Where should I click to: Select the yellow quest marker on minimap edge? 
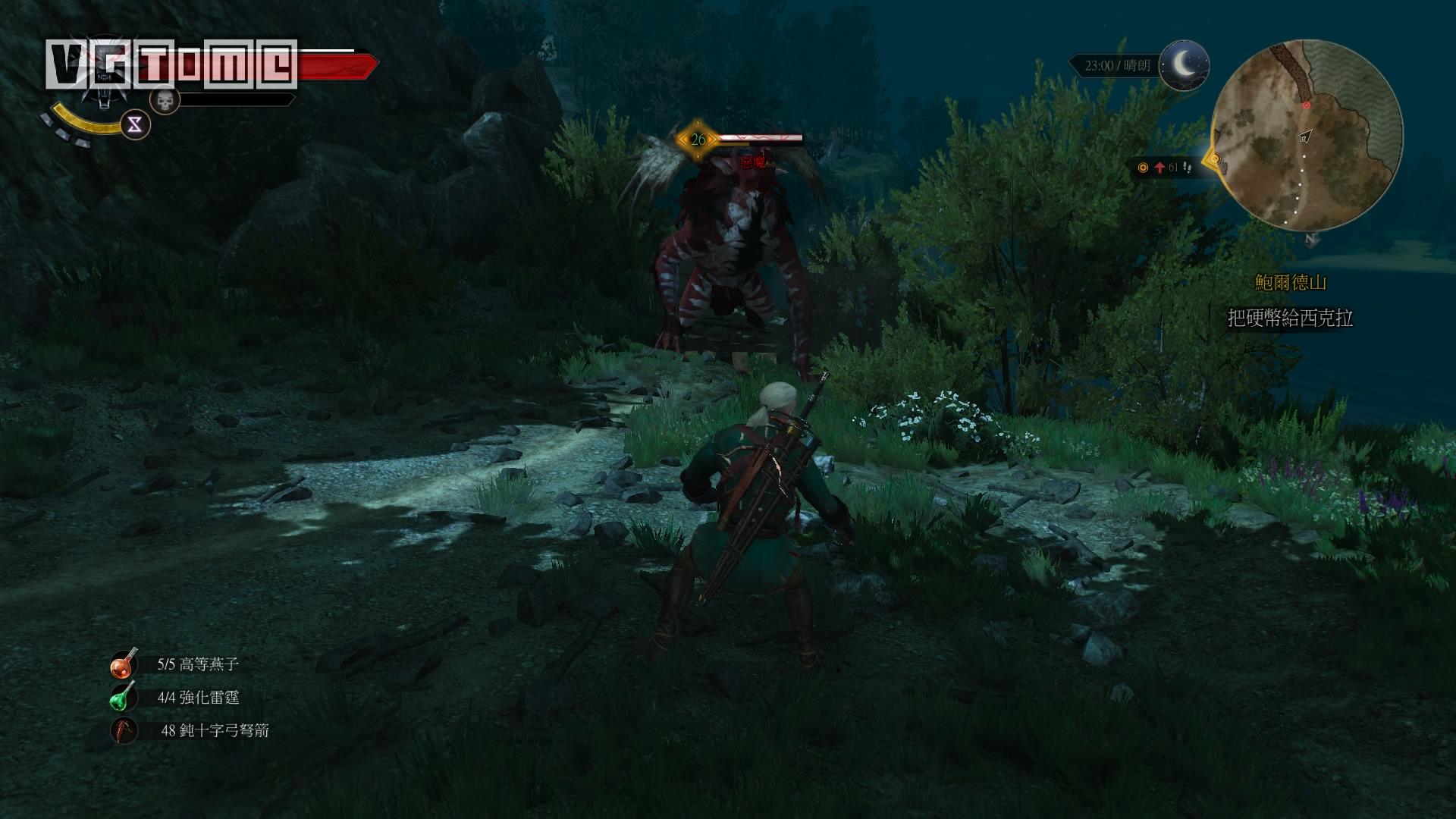click(x=1215, y=158)
